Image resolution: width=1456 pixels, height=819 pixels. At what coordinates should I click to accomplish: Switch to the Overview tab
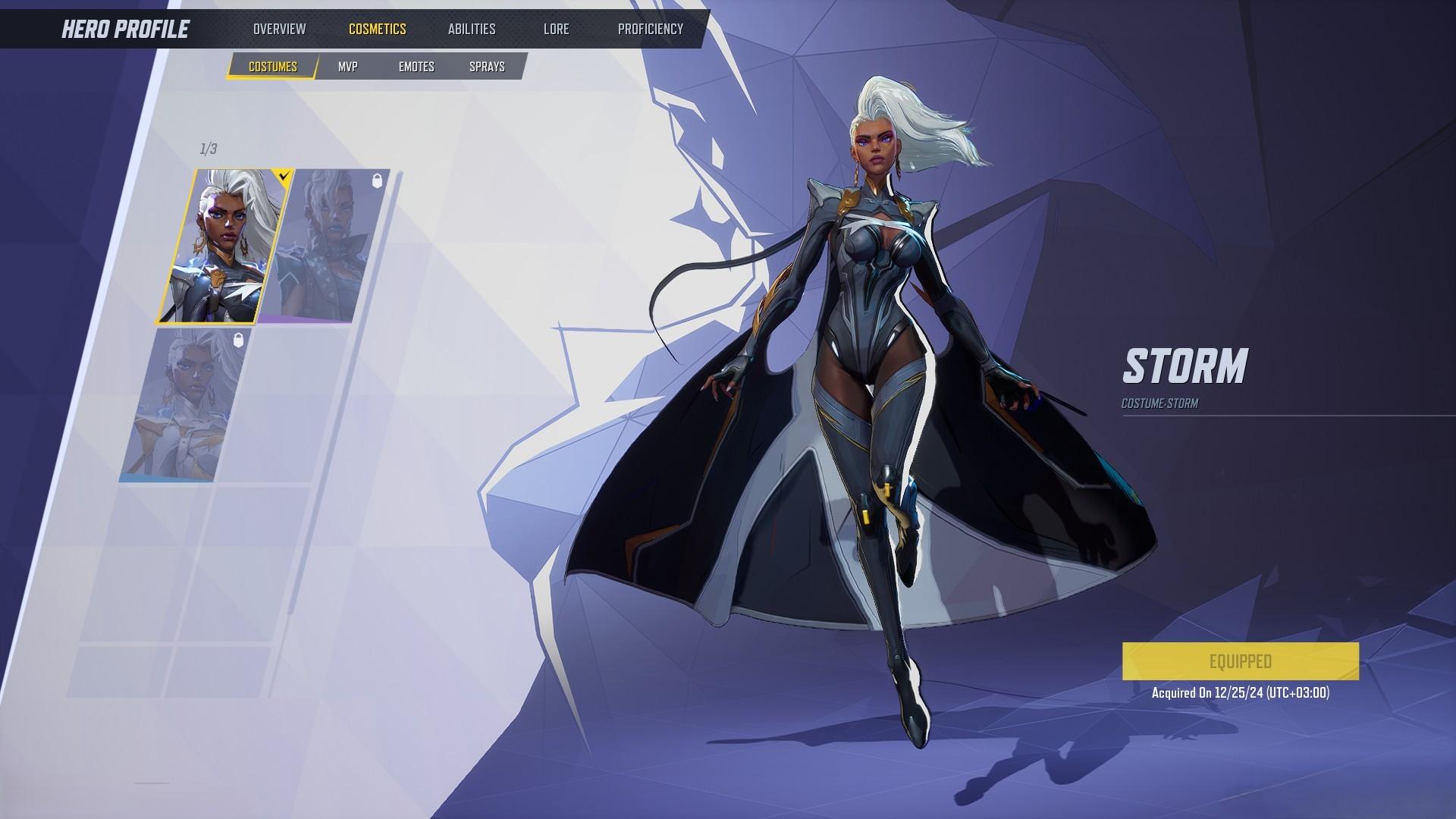280,29
